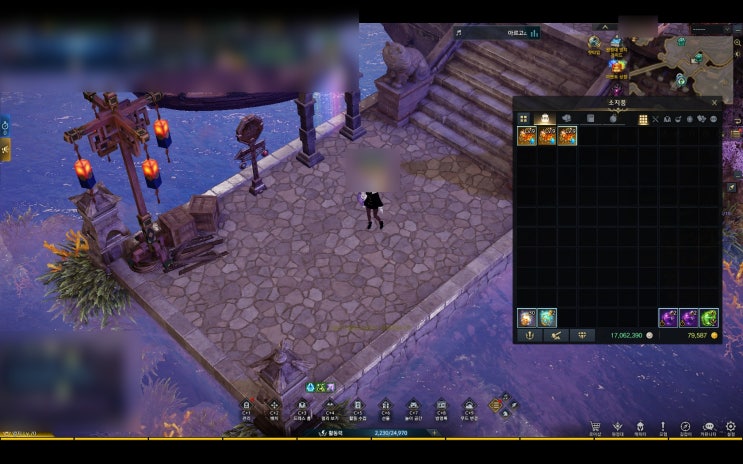Open the community chat bubble menu
743x464 pixels.
point(708,427)
